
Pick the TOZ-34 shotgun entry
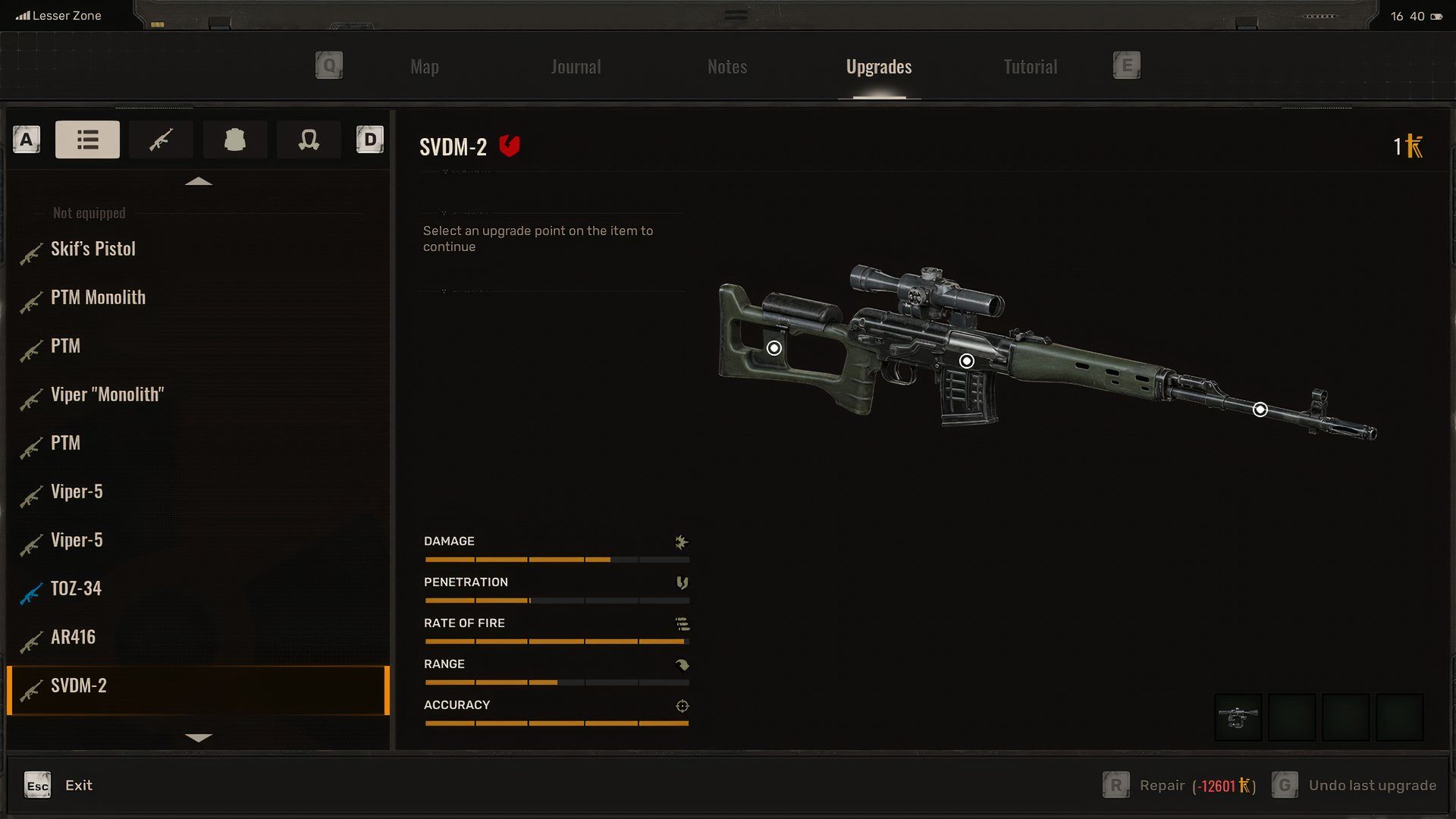pos(76,588)
